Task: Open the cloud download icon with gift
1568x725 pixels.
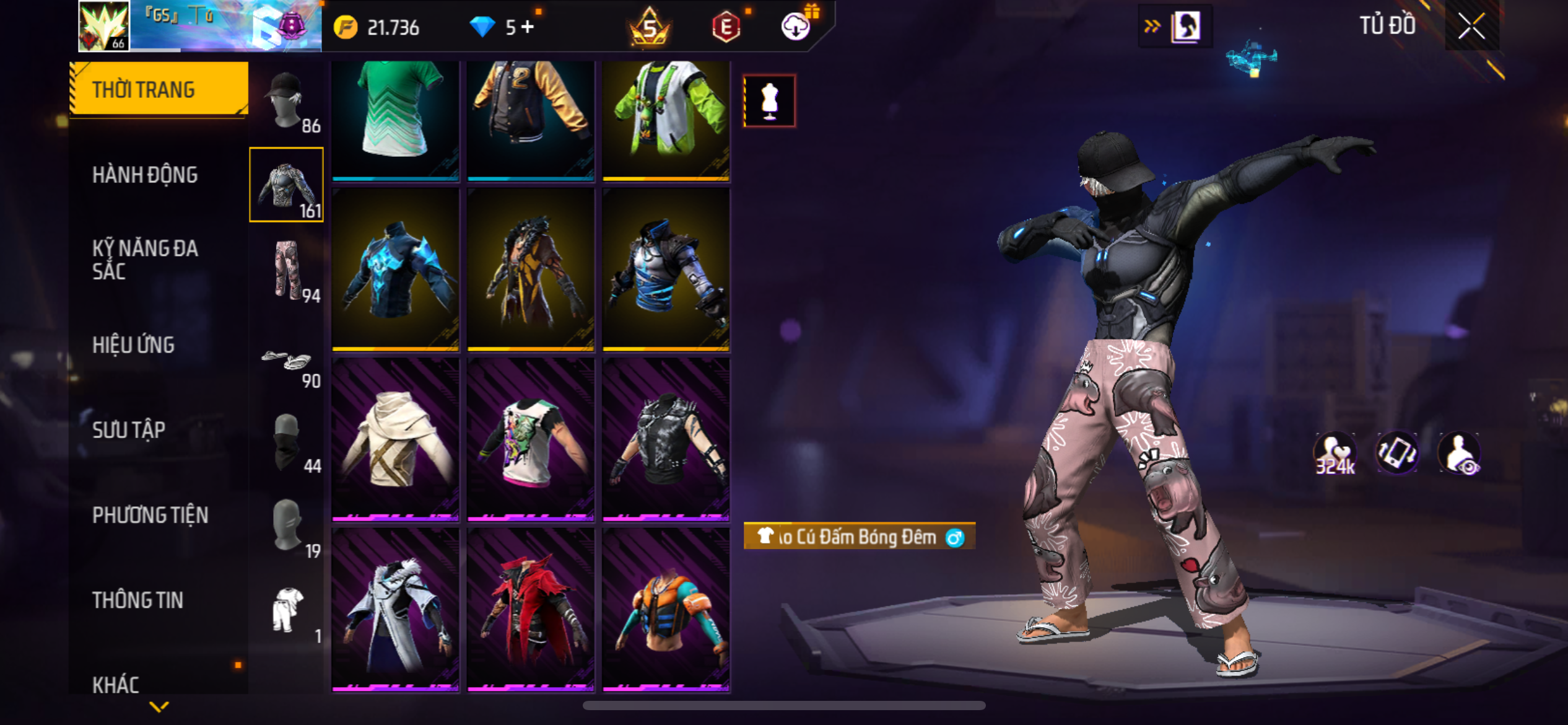Action: click(796, 26)
